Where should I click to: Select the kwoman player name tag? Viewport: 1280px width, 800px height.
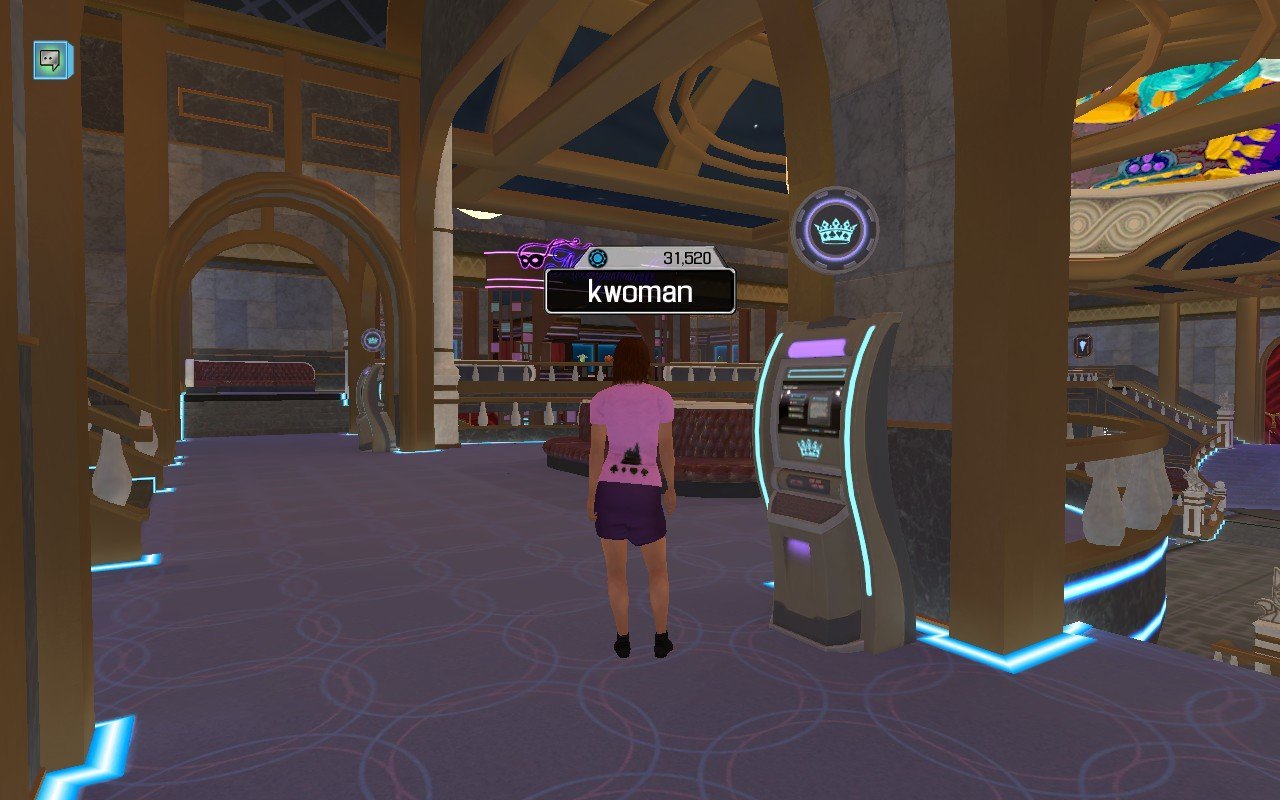click(x=640, y=292)
